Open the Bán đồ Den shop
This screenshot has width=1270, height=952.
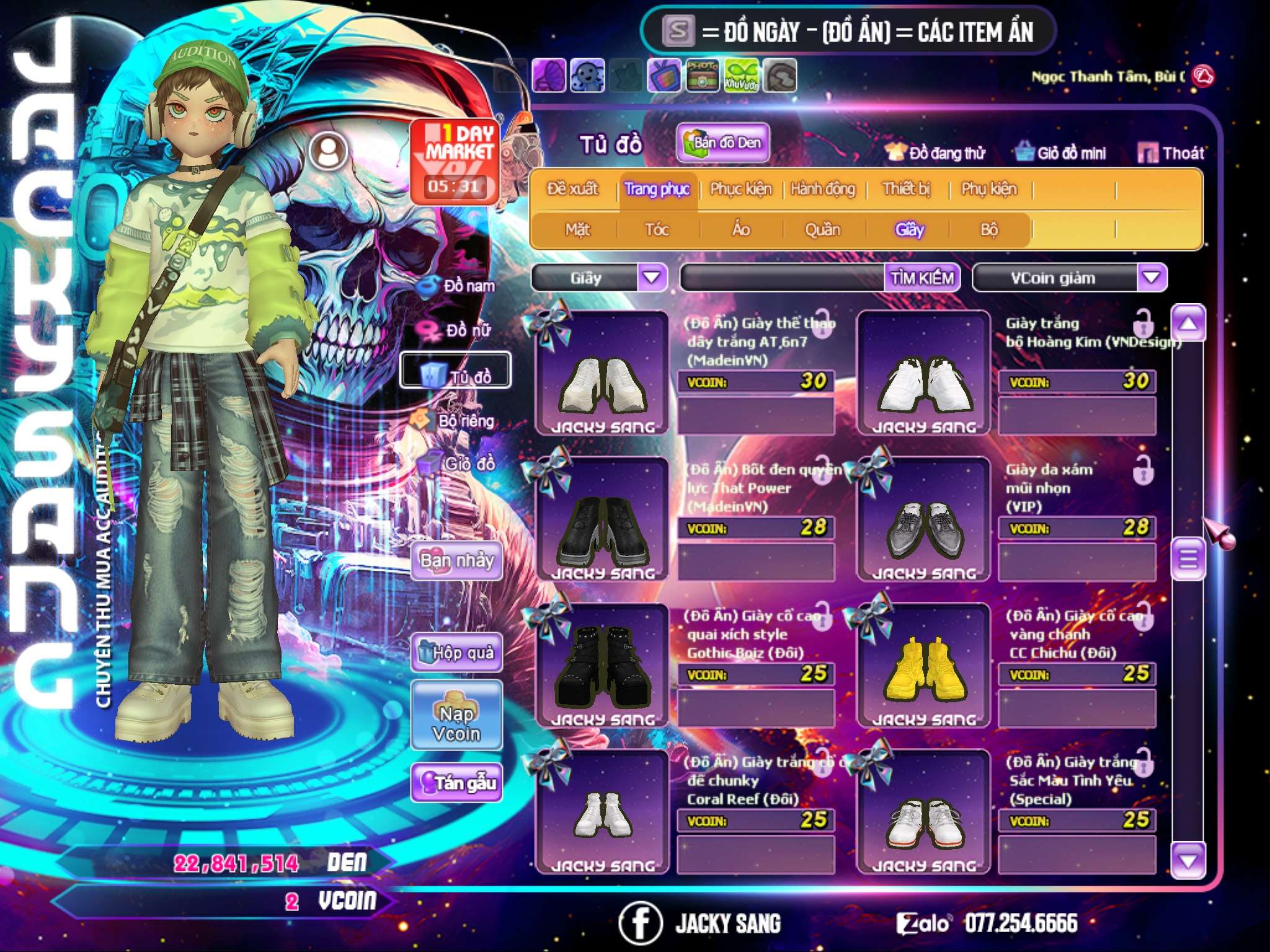[722, 143]
